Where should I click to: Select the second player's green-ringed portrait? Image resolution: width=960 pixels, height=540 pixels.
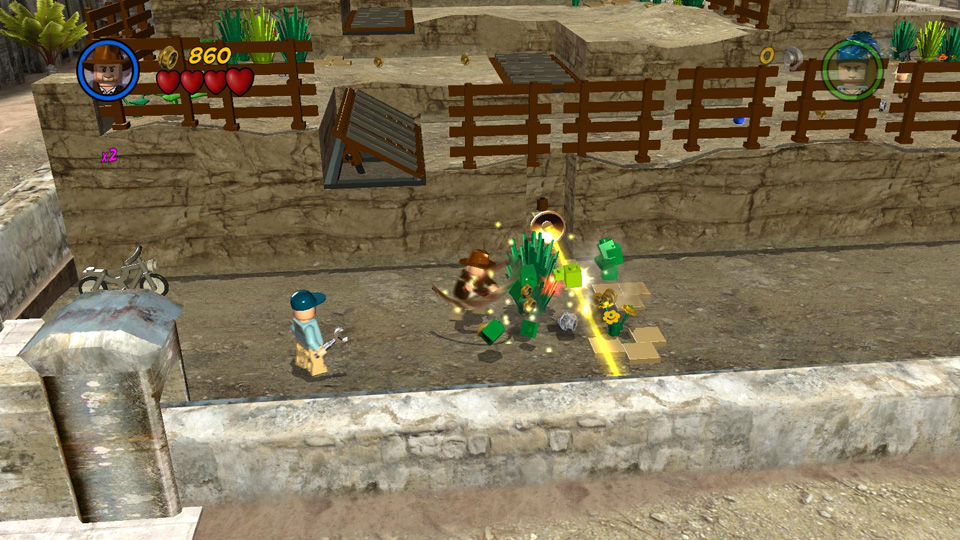852,70
